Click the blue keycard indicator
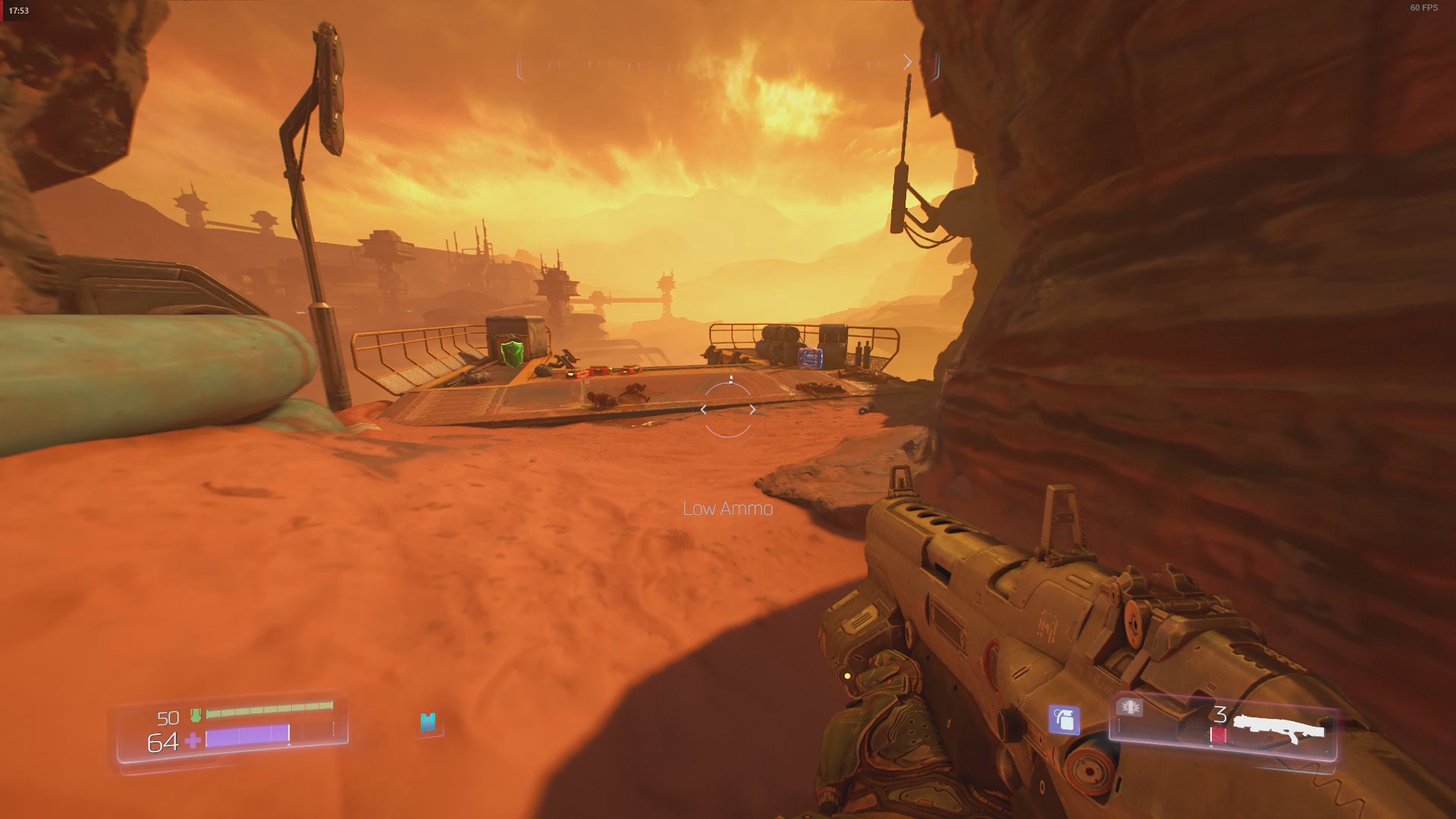The height and width of the screenshot is (819, 1456). [x=428, y=722]
